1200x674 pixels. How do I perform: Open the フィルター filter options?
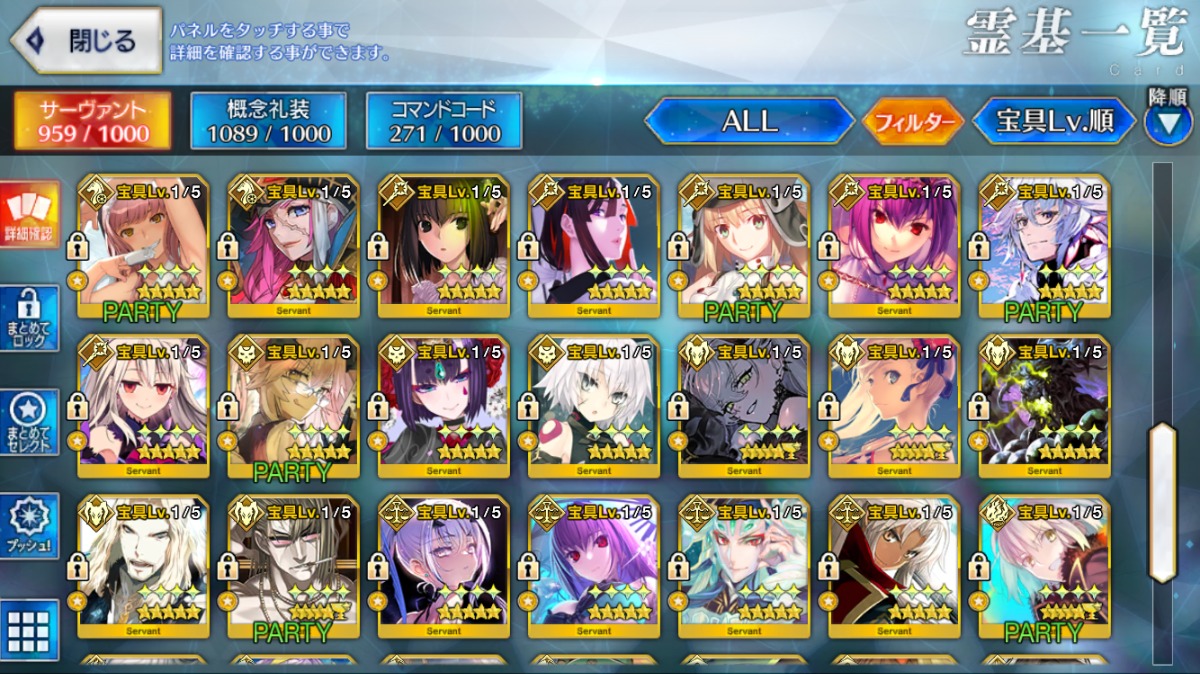913,122
